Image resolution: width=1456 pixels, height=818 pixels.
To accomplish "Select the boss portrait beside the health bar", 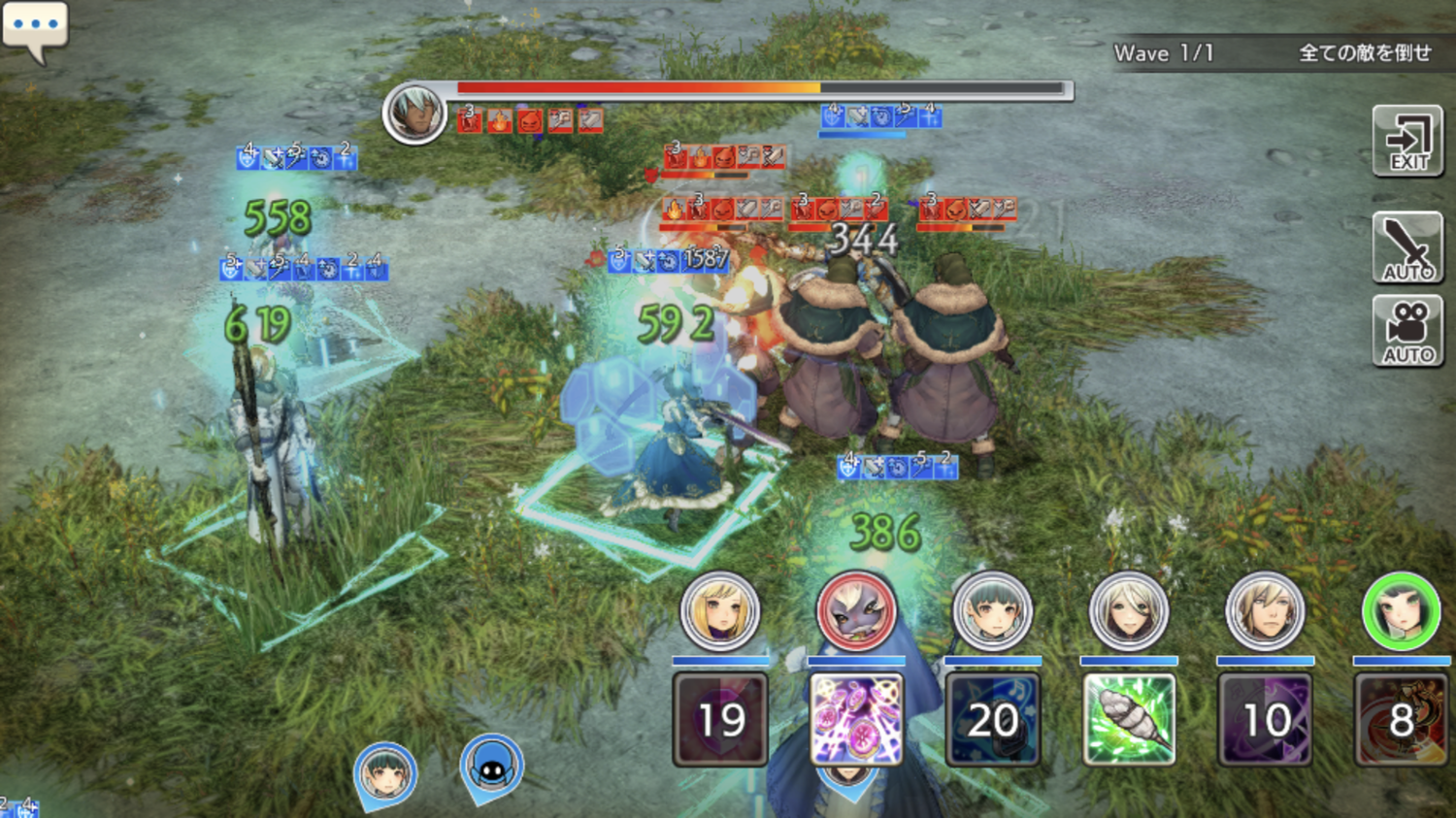I will pyautogui.click(x=414, y=114).
